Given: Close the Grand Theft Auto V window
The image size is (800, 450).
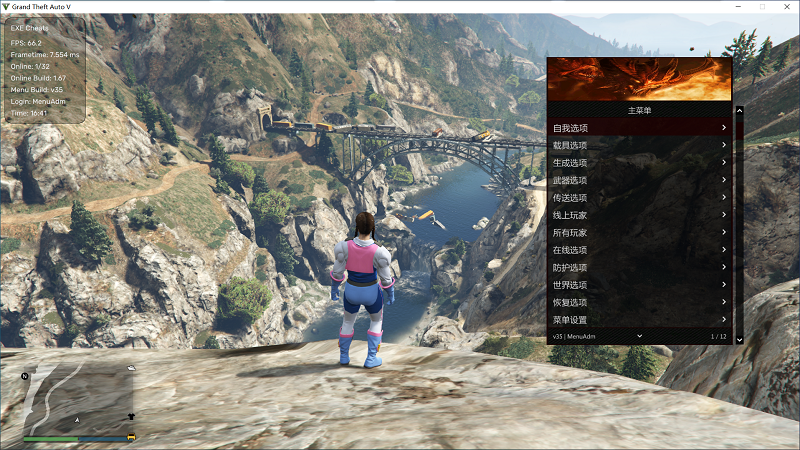Looking at the screenshot, I should coord(785,6).
